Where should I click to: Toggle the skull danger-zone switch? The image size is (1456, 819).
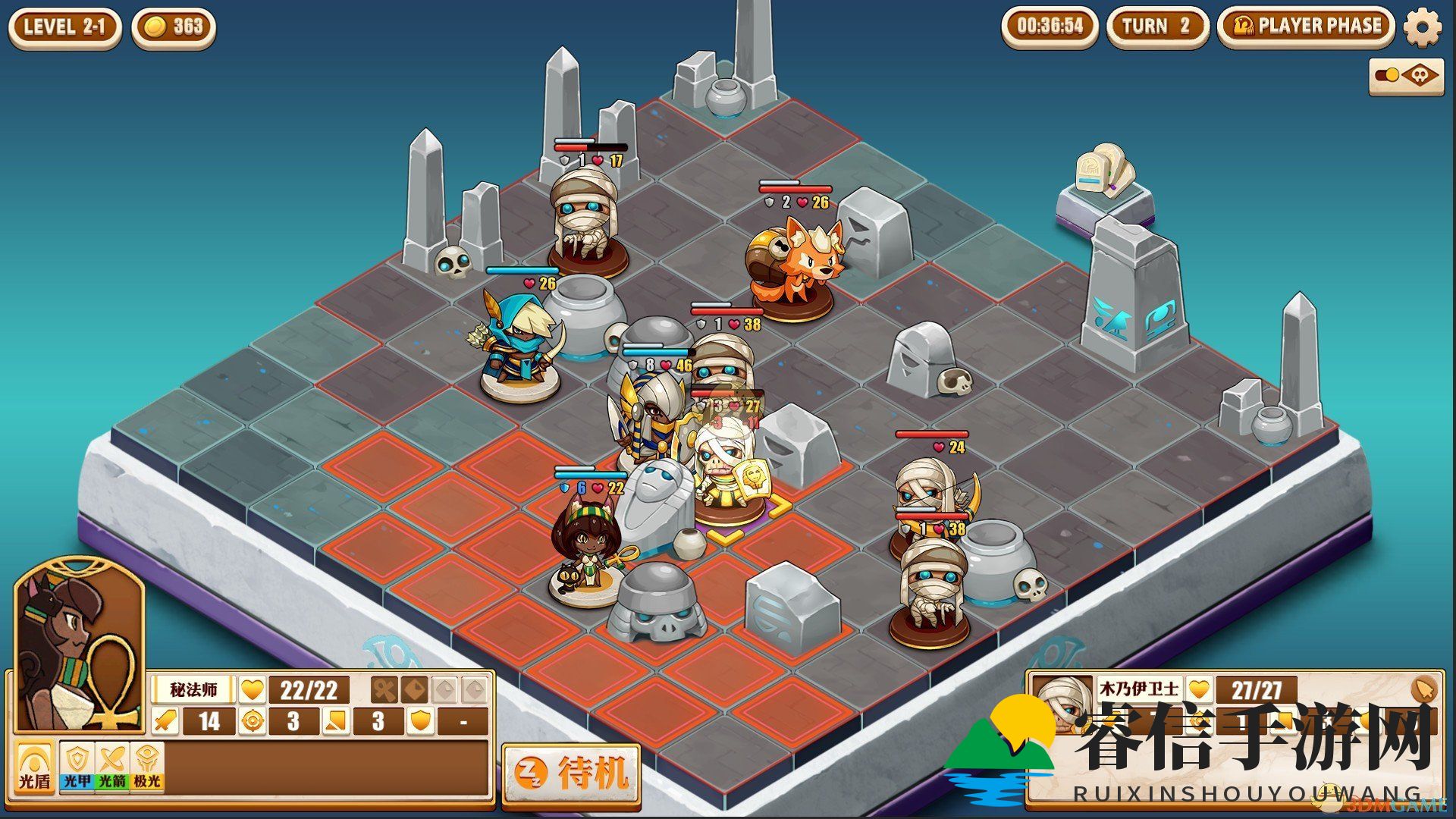tap(1407, 76)
